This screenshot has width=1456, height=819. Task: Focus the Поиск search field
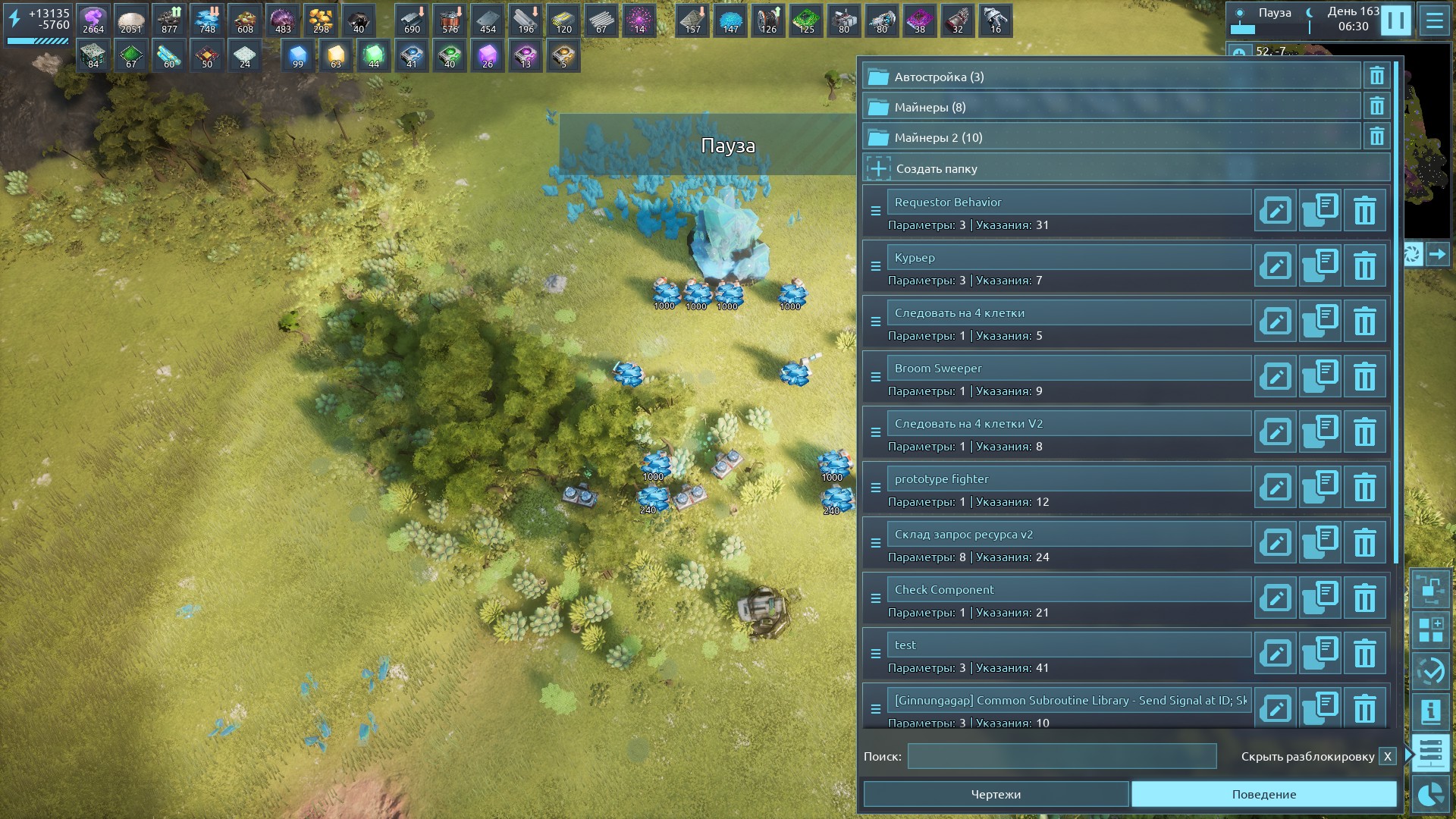coord(1062,756)
